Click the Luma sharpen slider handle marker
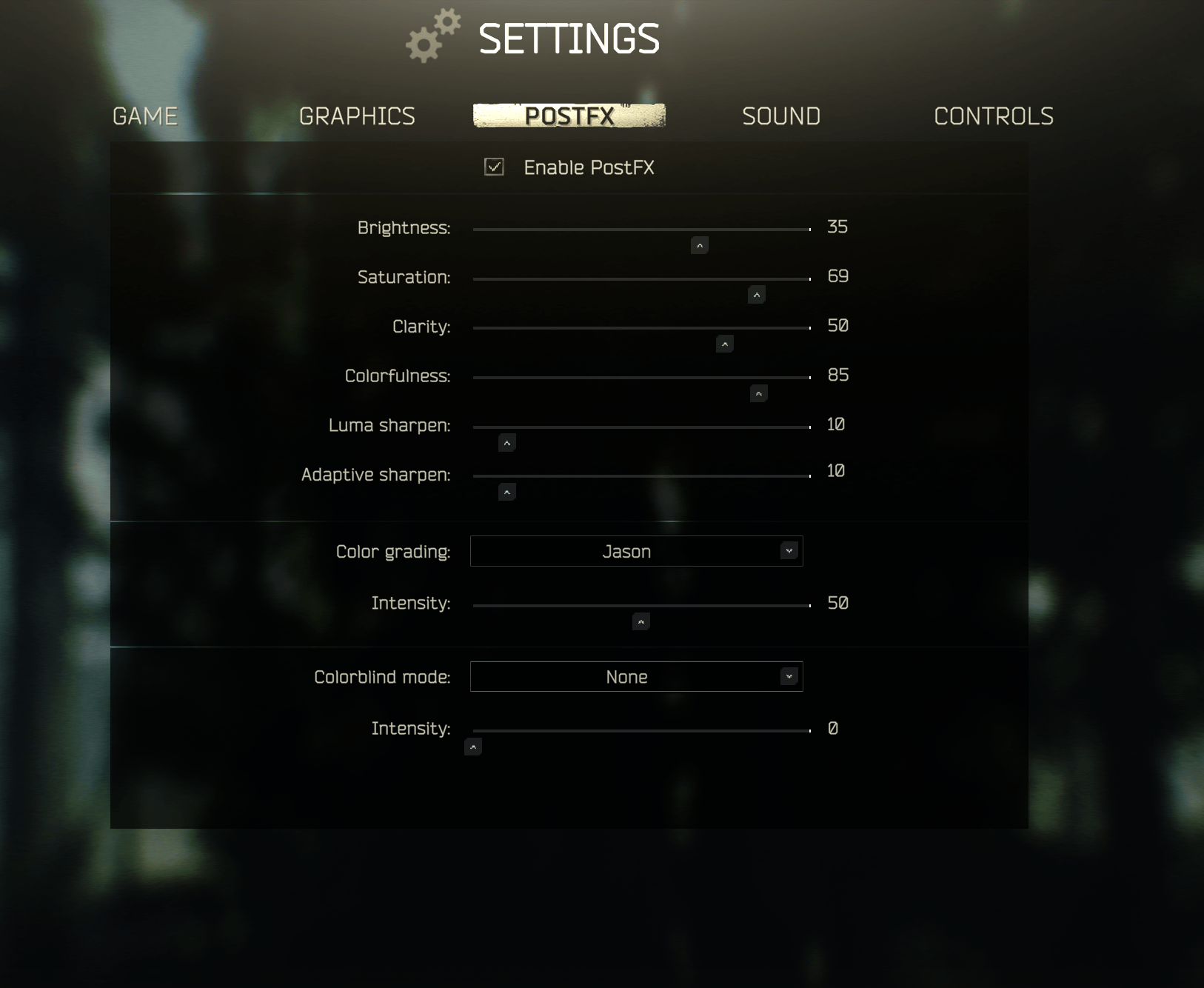 (x=506, y=442)
